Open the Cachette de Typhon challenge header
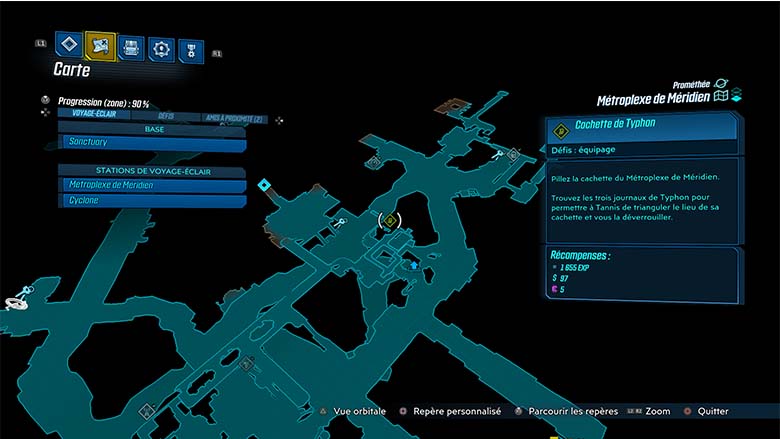This screenshot has width=780, height=439. pos(642,127)
